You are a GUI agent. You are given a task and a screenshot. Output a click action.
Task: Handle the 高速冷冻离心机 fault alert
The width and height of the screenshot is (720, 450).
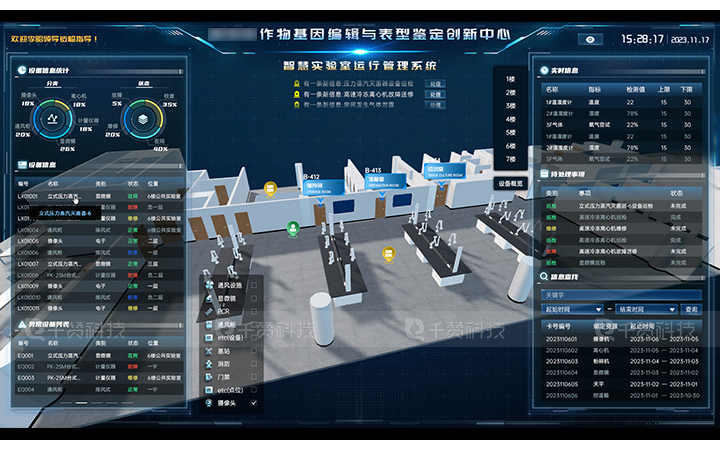tap(435, 93)
